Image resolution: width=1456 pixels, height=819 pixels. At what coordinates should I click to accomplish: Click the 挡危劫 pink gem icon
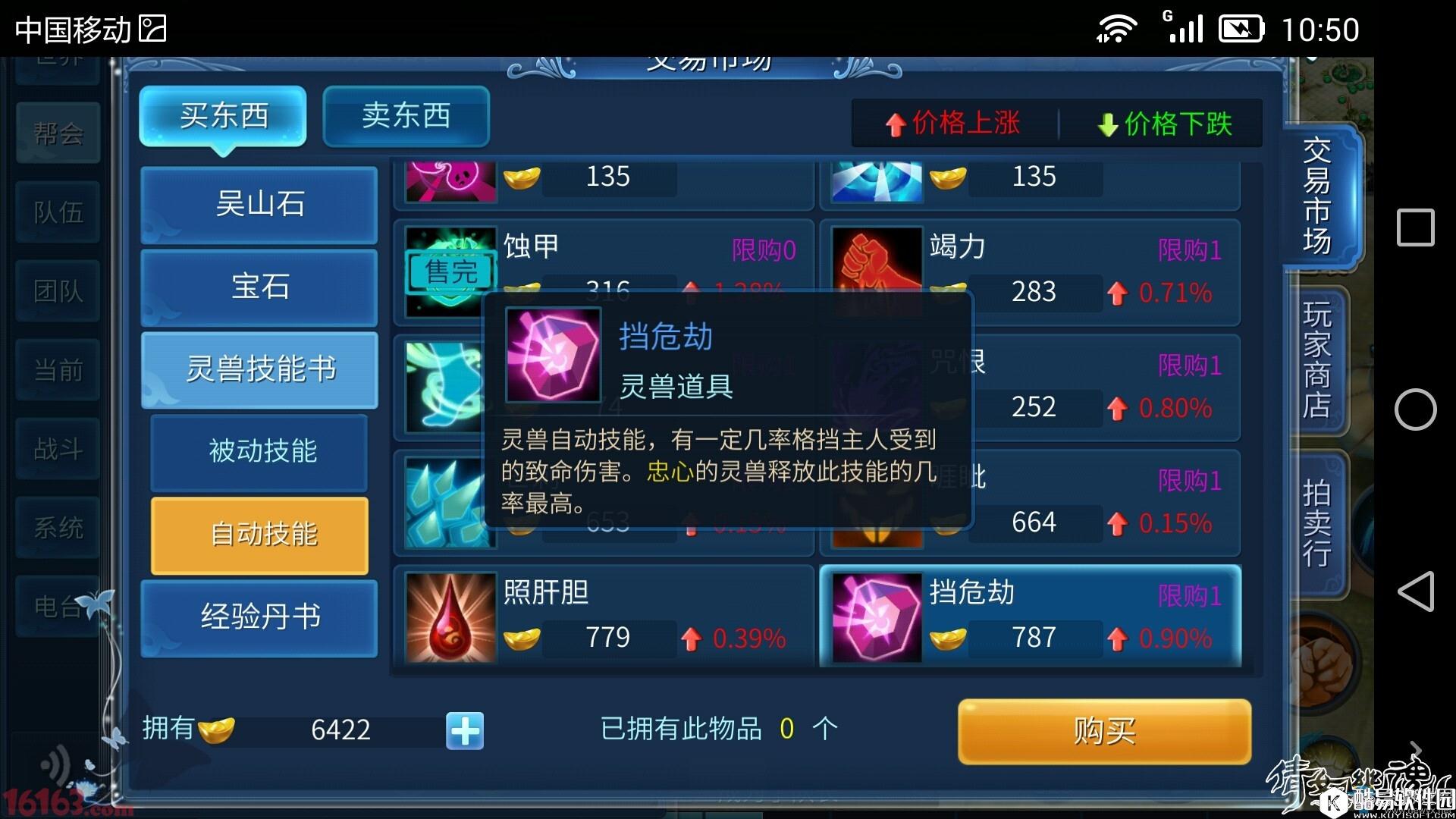pyautogui.click(x=876, y=616)
